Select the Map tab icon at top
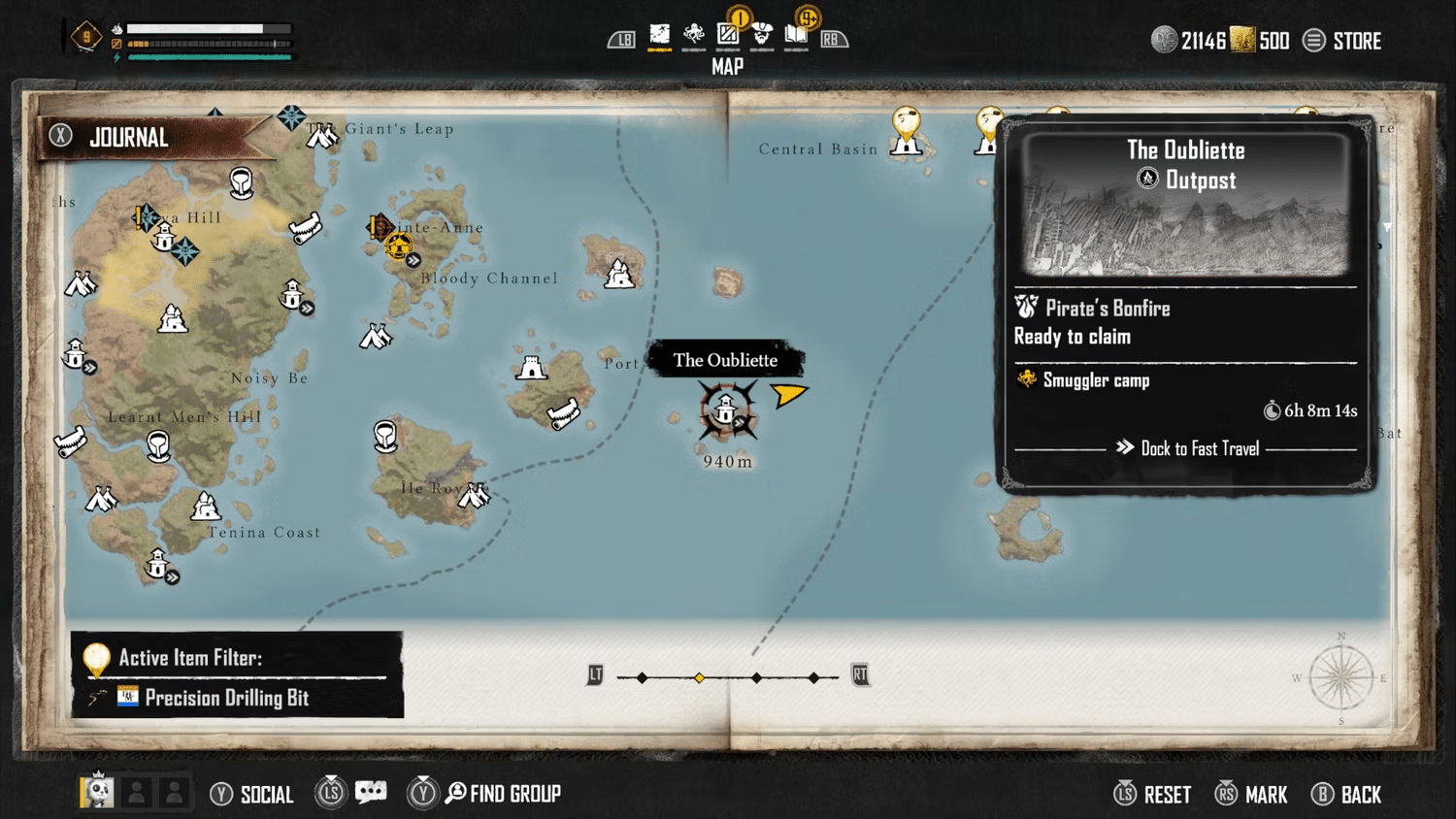This screenshot has height=819, width=1456. coord(661,34)
